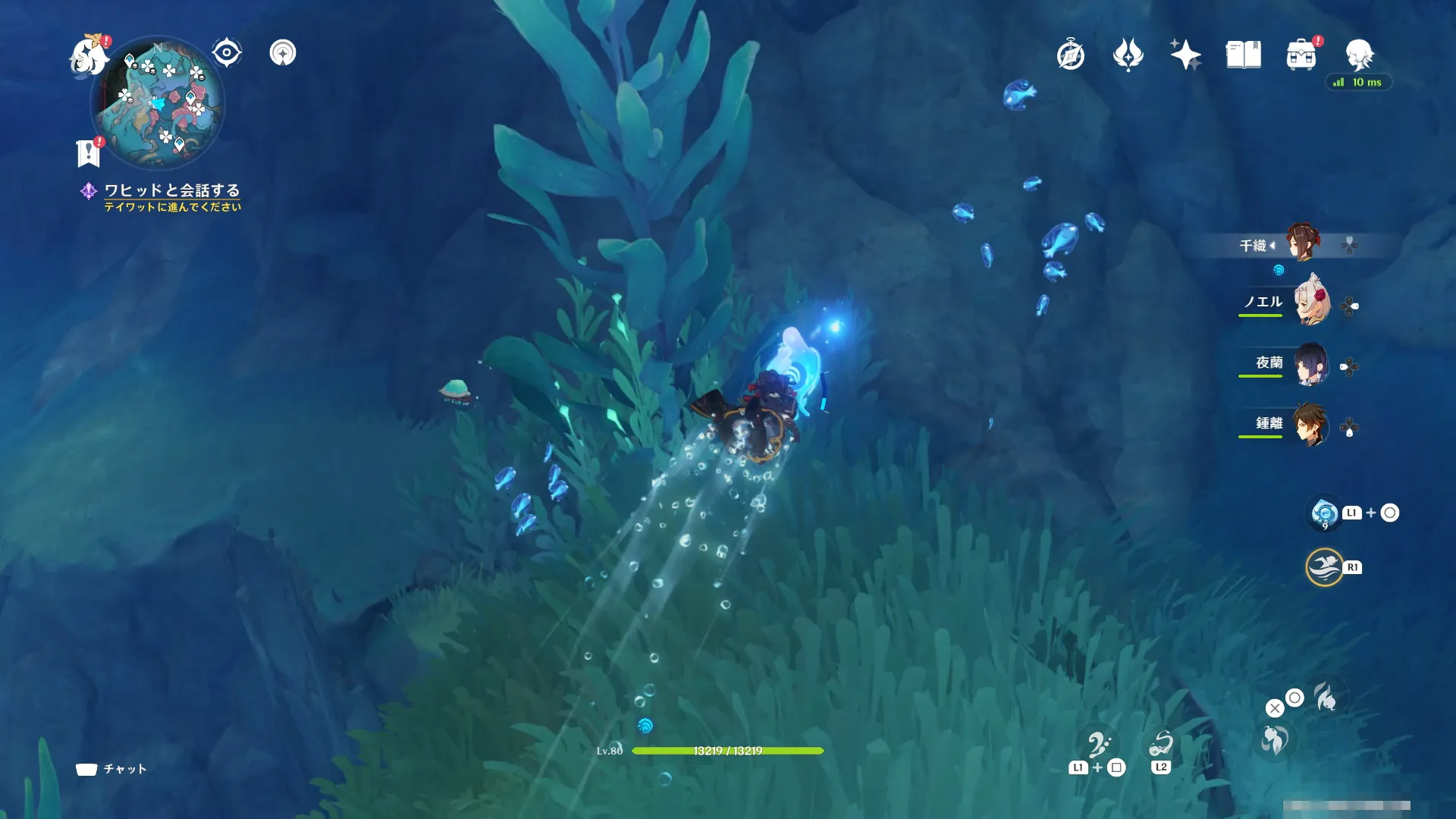Open the backpack inventory icon
This screenshot has width=1456, height=819.
click(1301, 55)
